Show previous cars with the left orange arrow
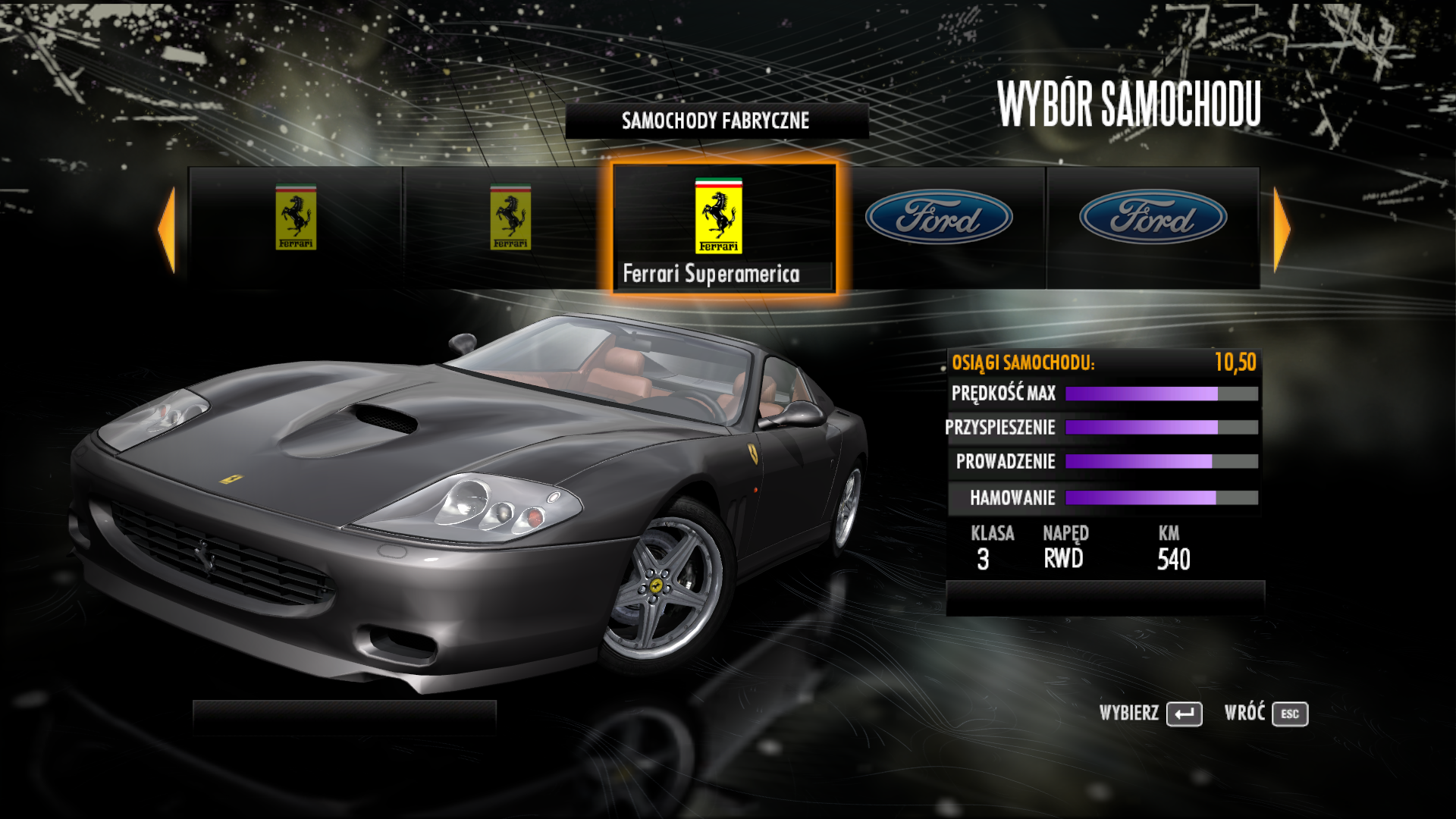 click(x=167, y=228)
